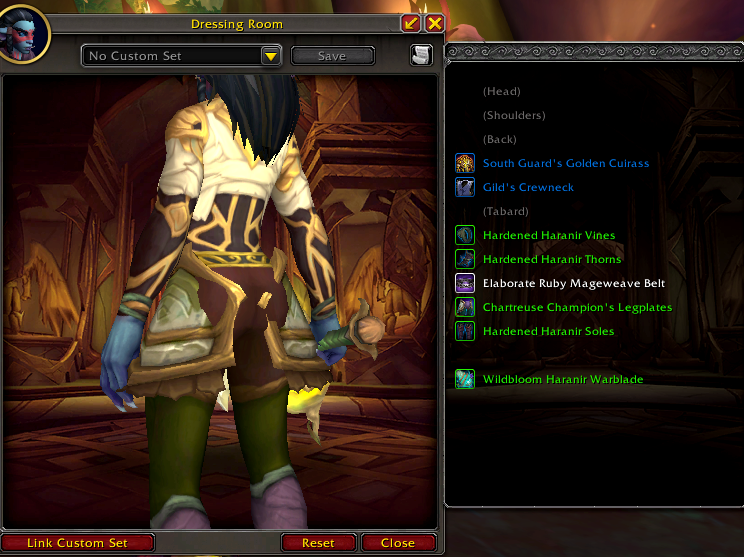Toggle the outfit details scroll icon
This screenshot has width=744, height=557.
coord(421,55)
